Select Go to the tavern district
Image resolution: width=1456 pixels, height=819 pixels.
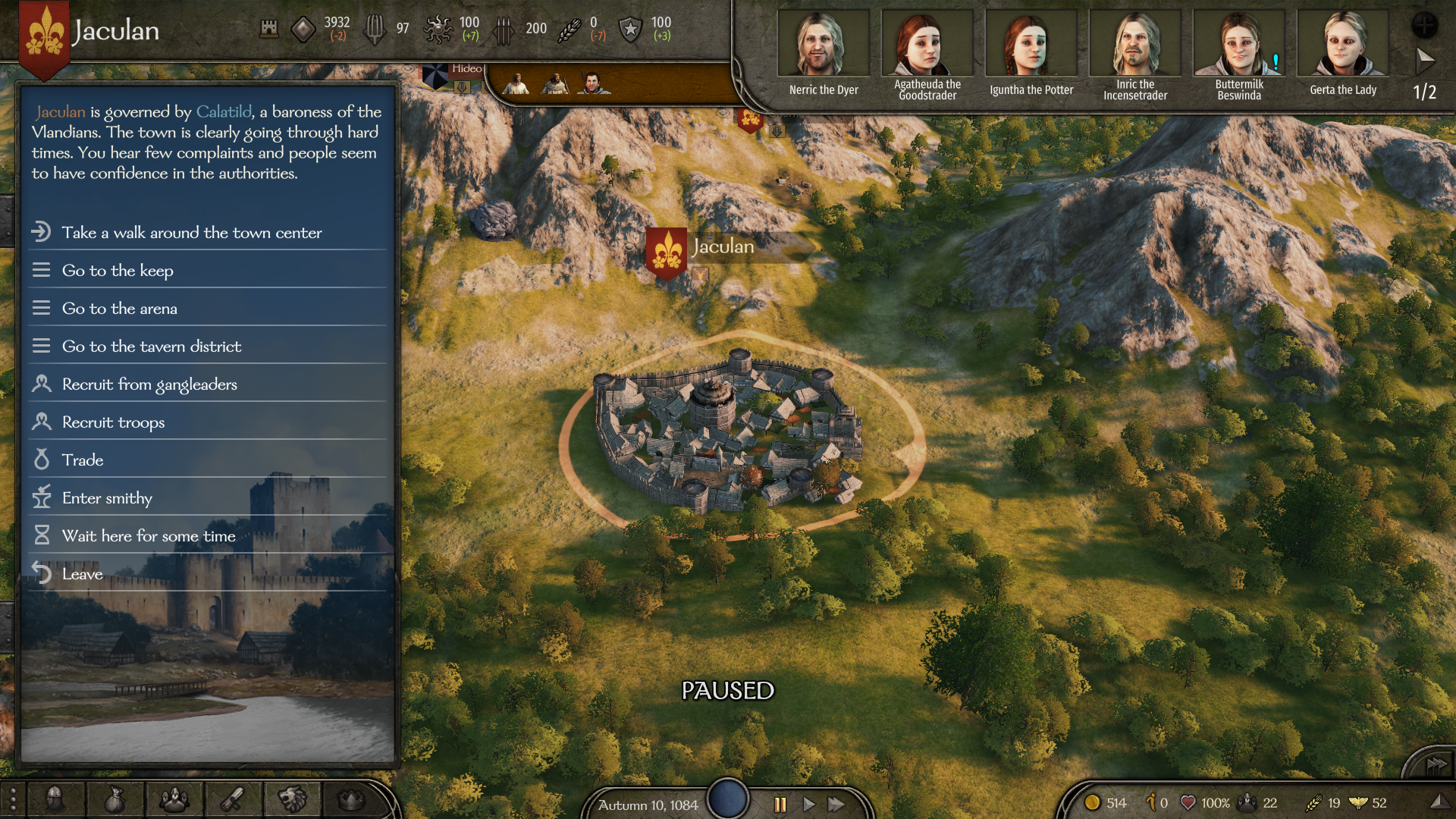coord(151,347)
